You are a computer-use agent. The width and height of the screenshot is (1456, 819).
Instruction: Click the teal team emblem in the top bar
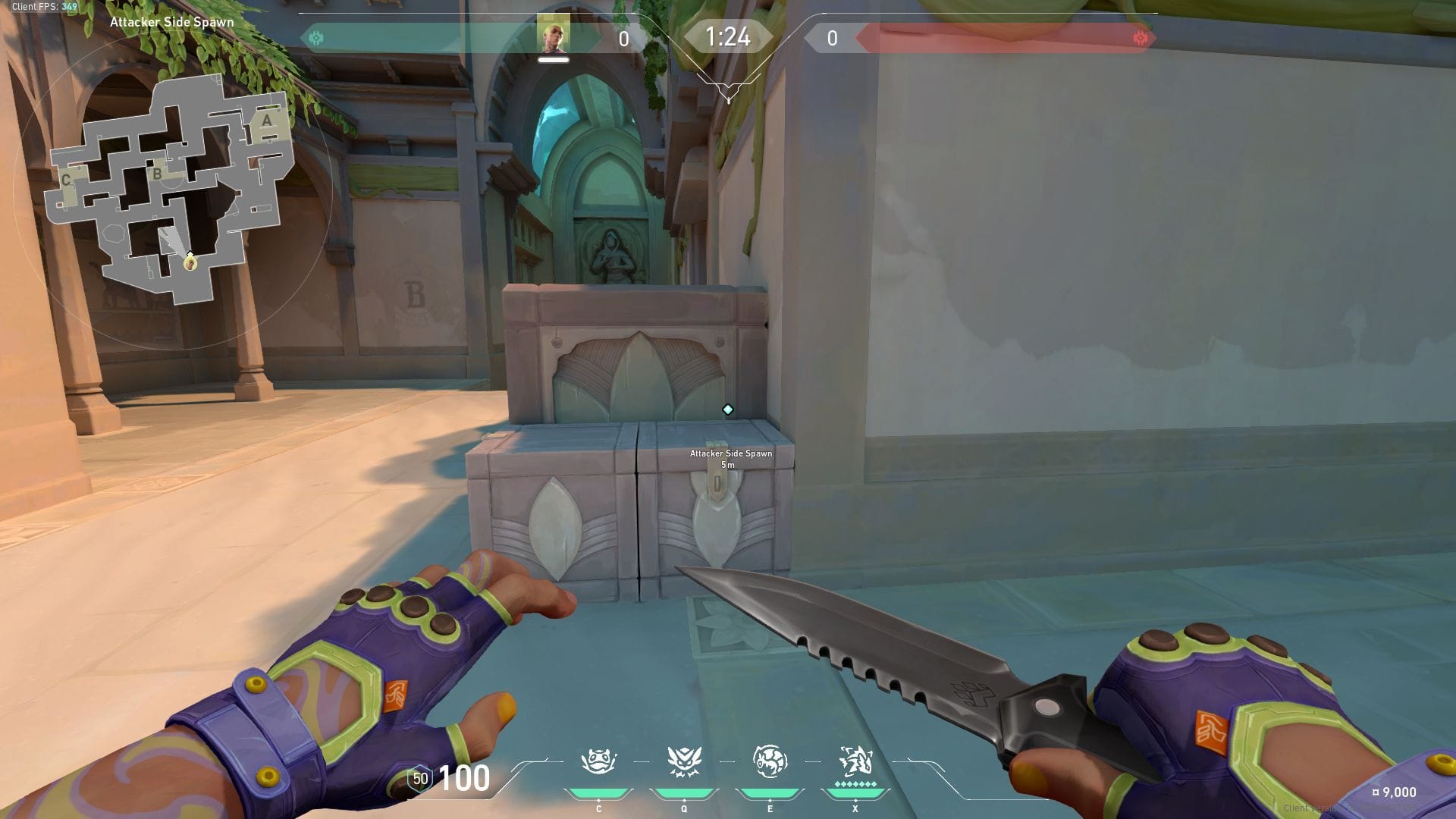317,38
